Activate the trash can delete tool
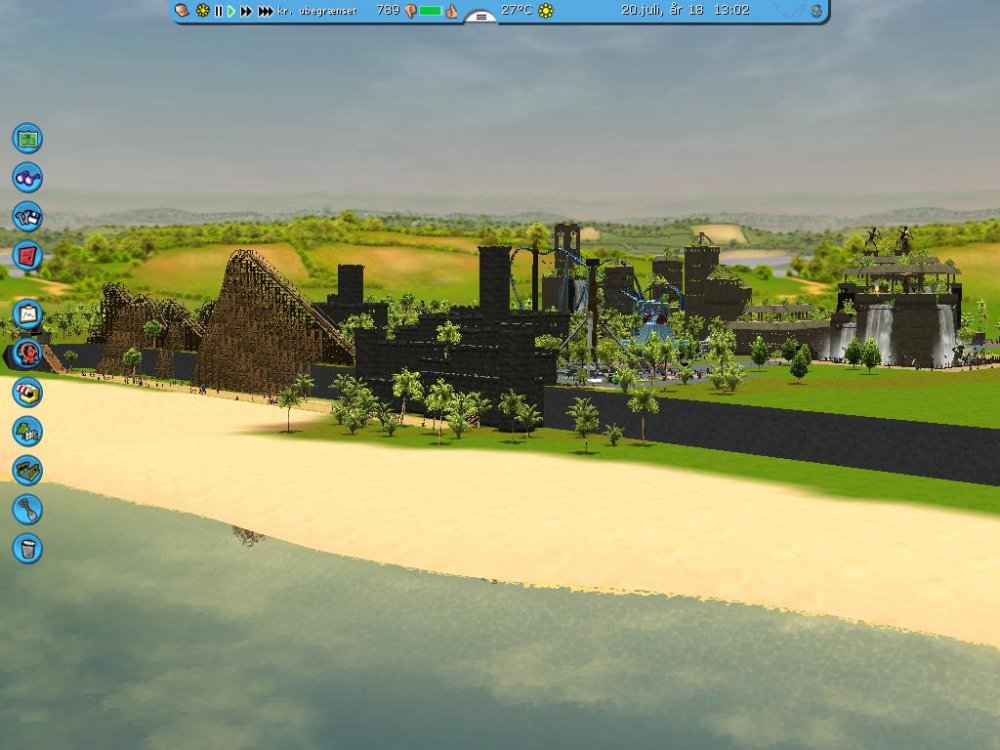 (x=27, y=548)
